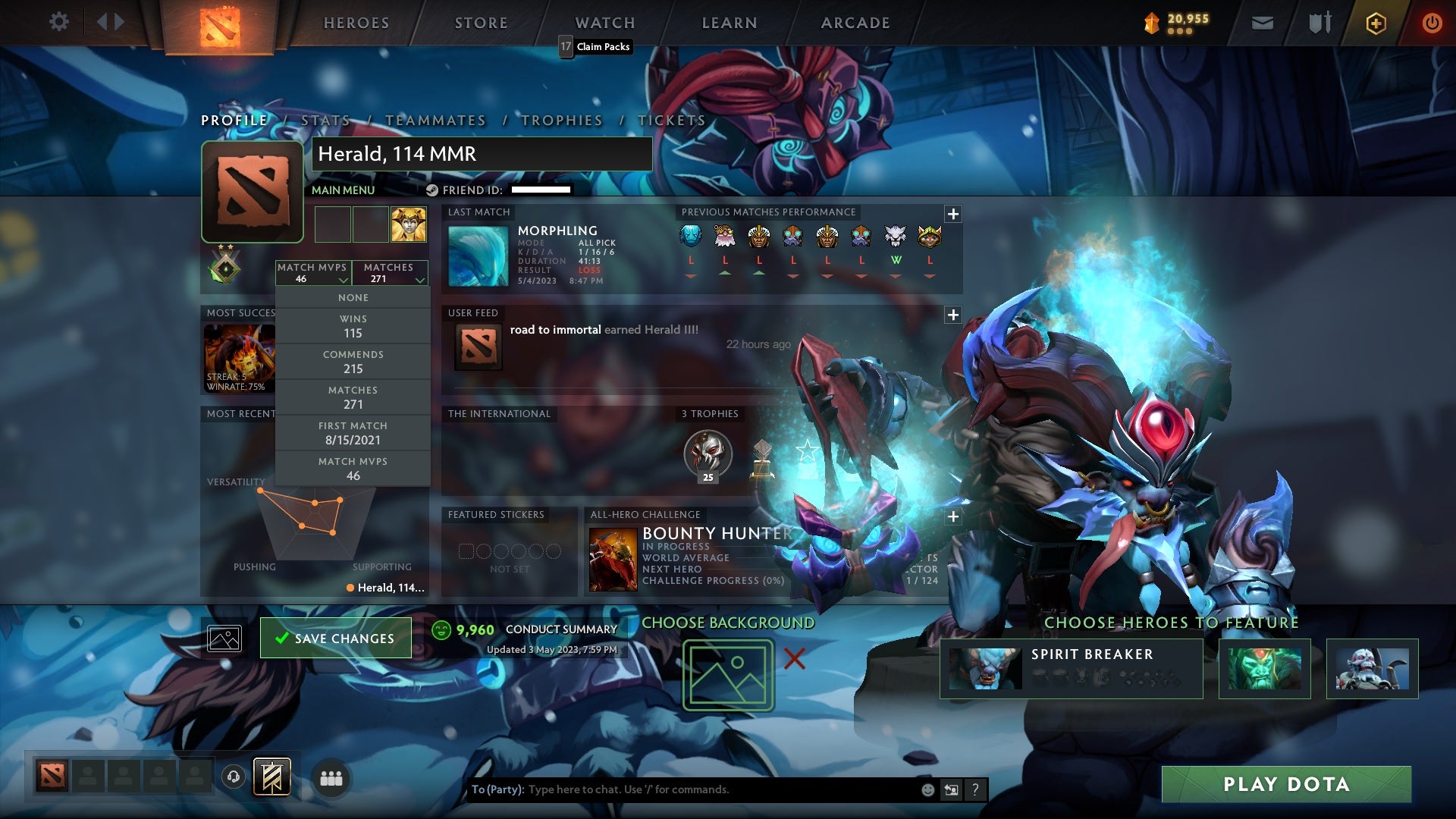Expand the User Feed panel with its plus

click(953, 314)
